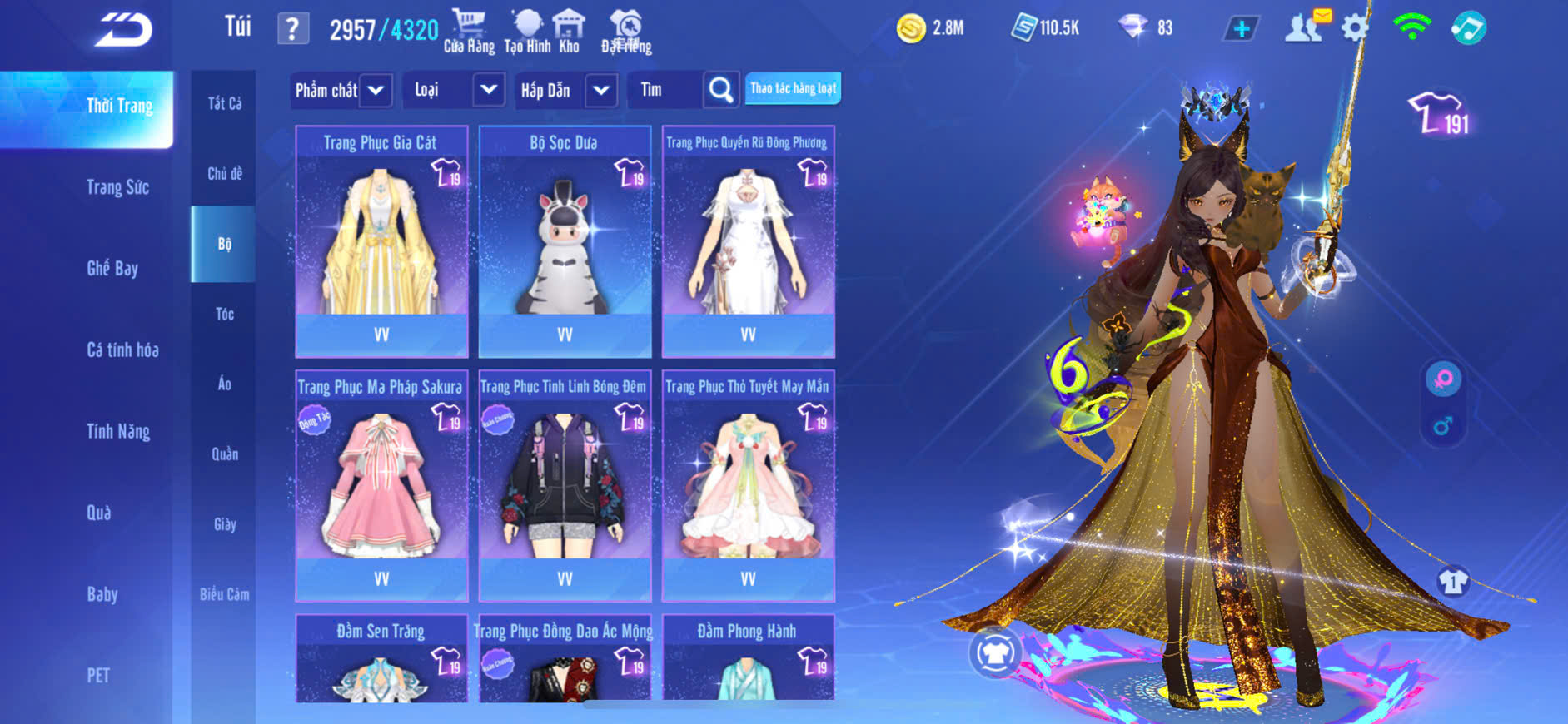Screen dimensions: 1568x724
Task: Switch to the Trang Sức tab
Action: pos(117,187)
